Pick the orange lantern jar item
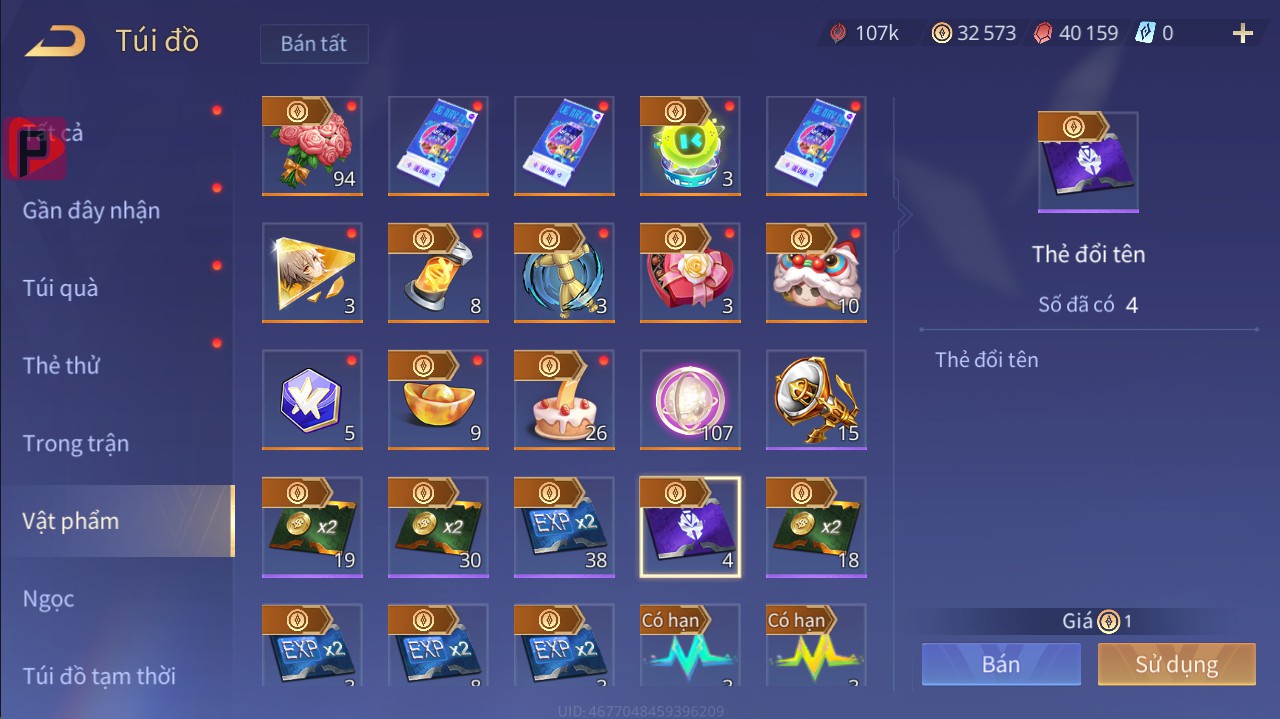Viewport: 1280px width, 719px height. point(438,272)
